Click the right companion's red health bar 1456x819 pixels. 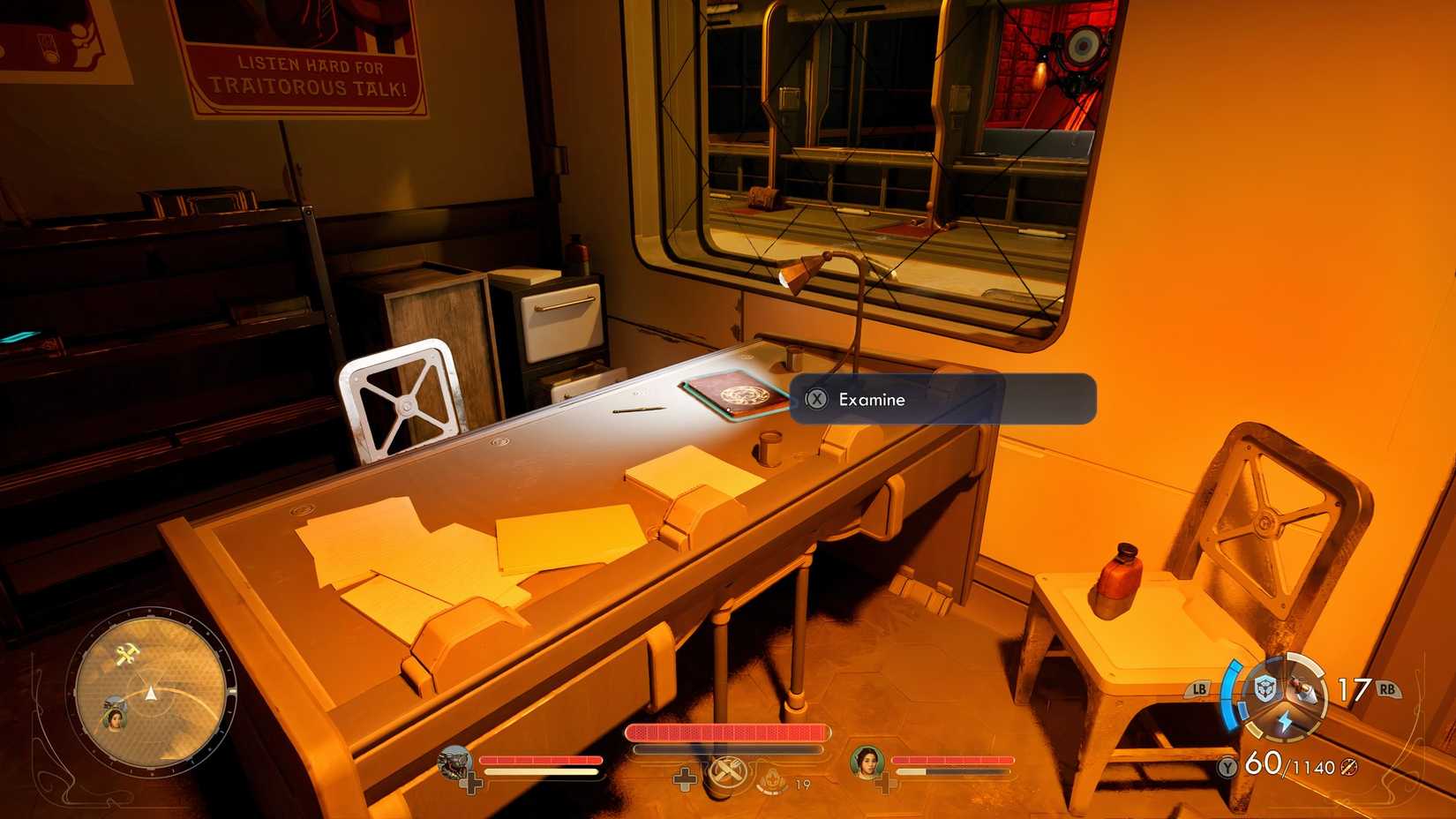click(953, 761)
